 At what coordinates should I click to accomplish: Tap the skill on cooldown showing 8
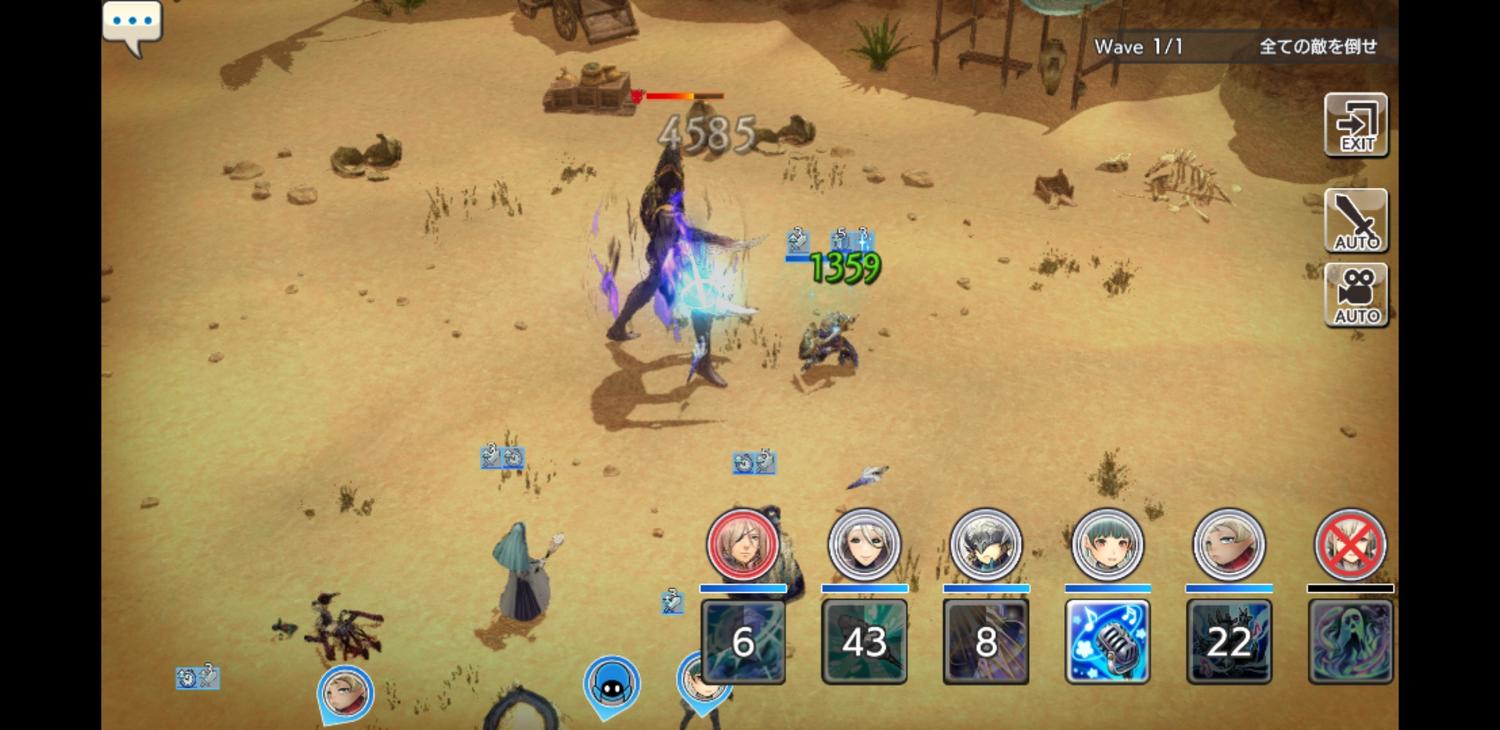point(986,641)
